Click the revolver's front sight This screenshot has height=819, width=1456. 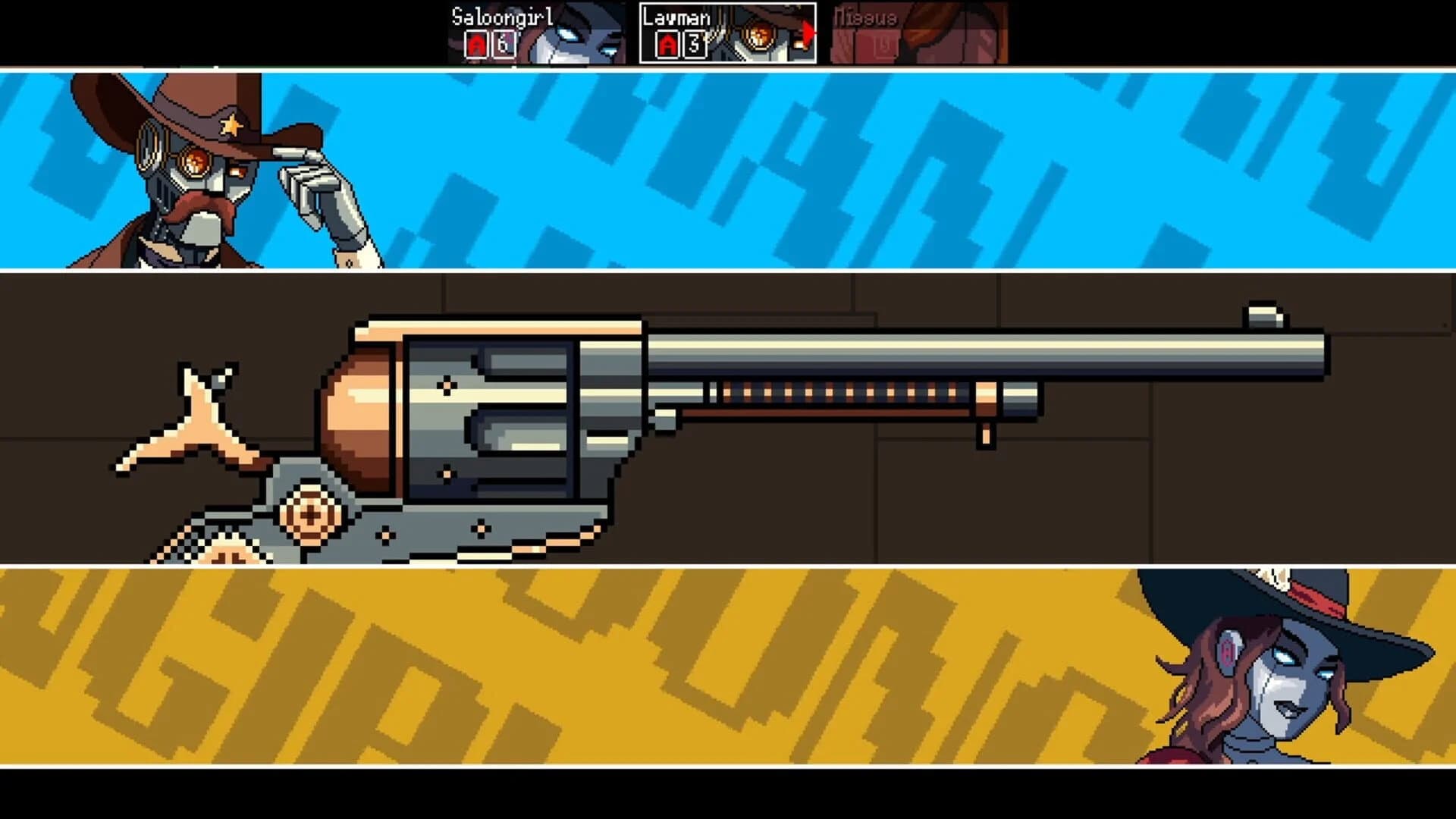[1265, 315]
